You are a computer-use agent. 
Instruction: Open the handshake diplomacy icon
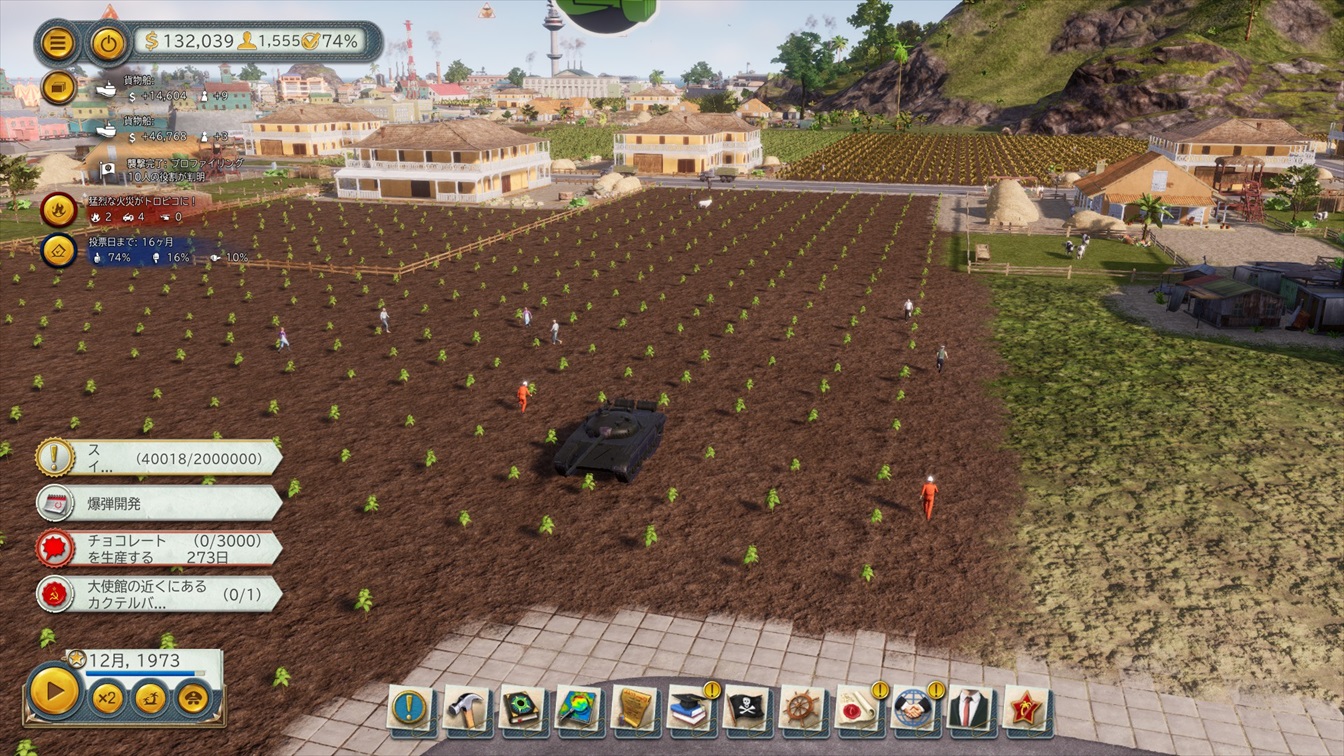tap(913, 708)
